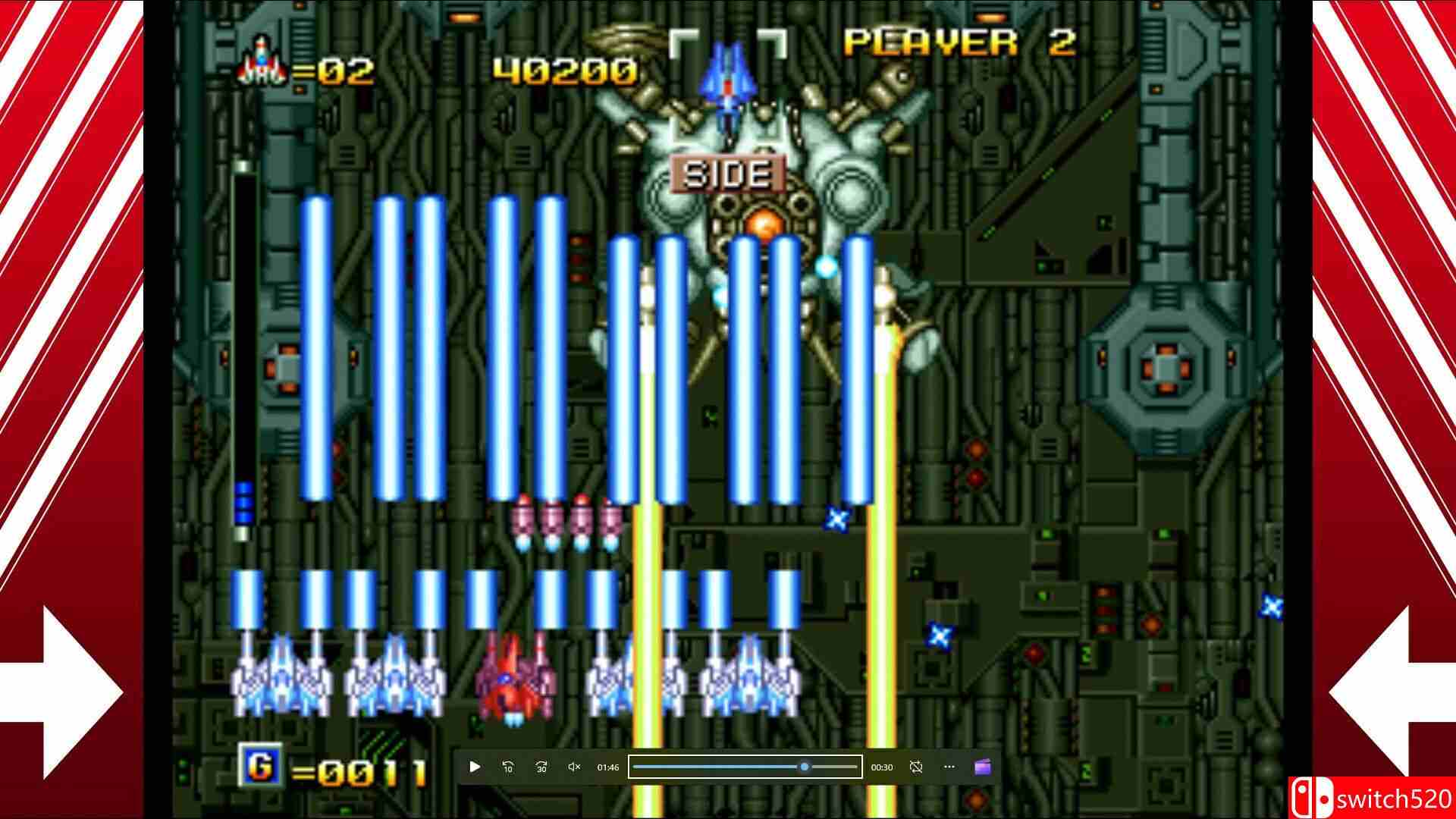Viewport: 1456px width, 819px height.
Task: Enable looping via the repeat toggle
Action: pyautogui.click(x=916, y=767)
